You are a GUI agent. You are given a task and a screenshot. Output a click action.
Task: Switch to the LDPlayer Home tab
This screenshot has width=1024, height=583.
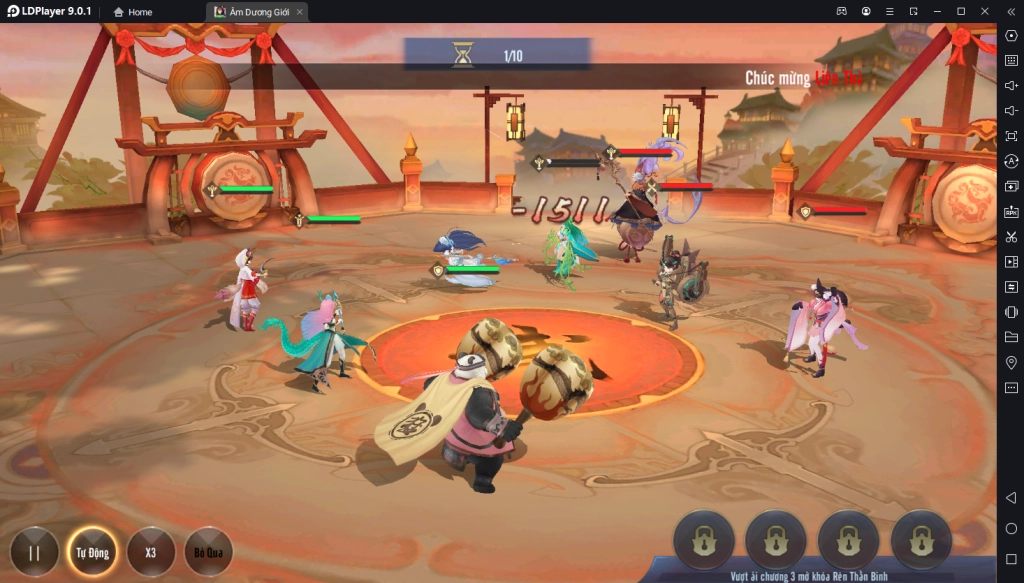(x=134, y=12)
